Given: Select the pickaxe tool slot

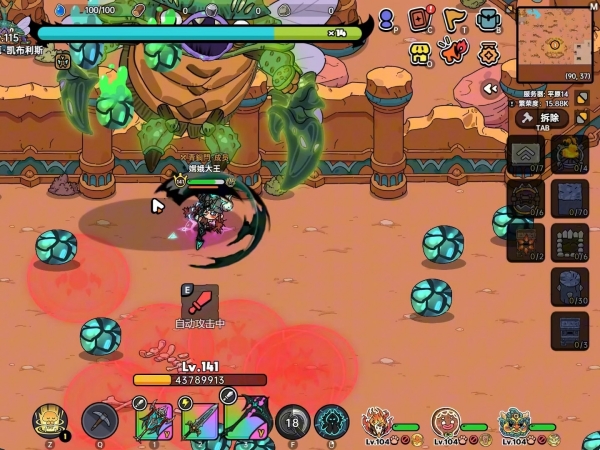Looking at the screenshot, I should click(x=100, y=421).
